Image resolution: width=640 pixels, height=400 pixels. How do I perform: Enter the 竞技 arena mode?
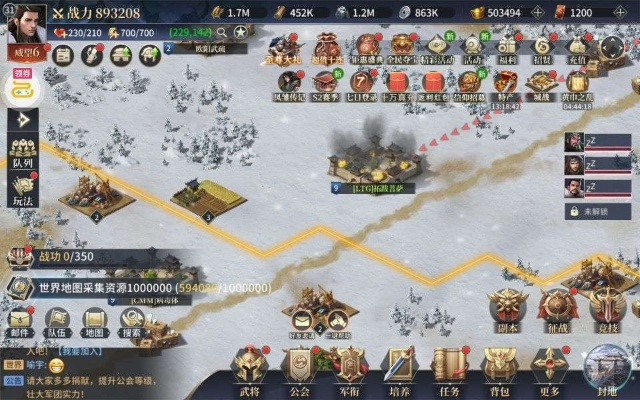coord(606,308)
